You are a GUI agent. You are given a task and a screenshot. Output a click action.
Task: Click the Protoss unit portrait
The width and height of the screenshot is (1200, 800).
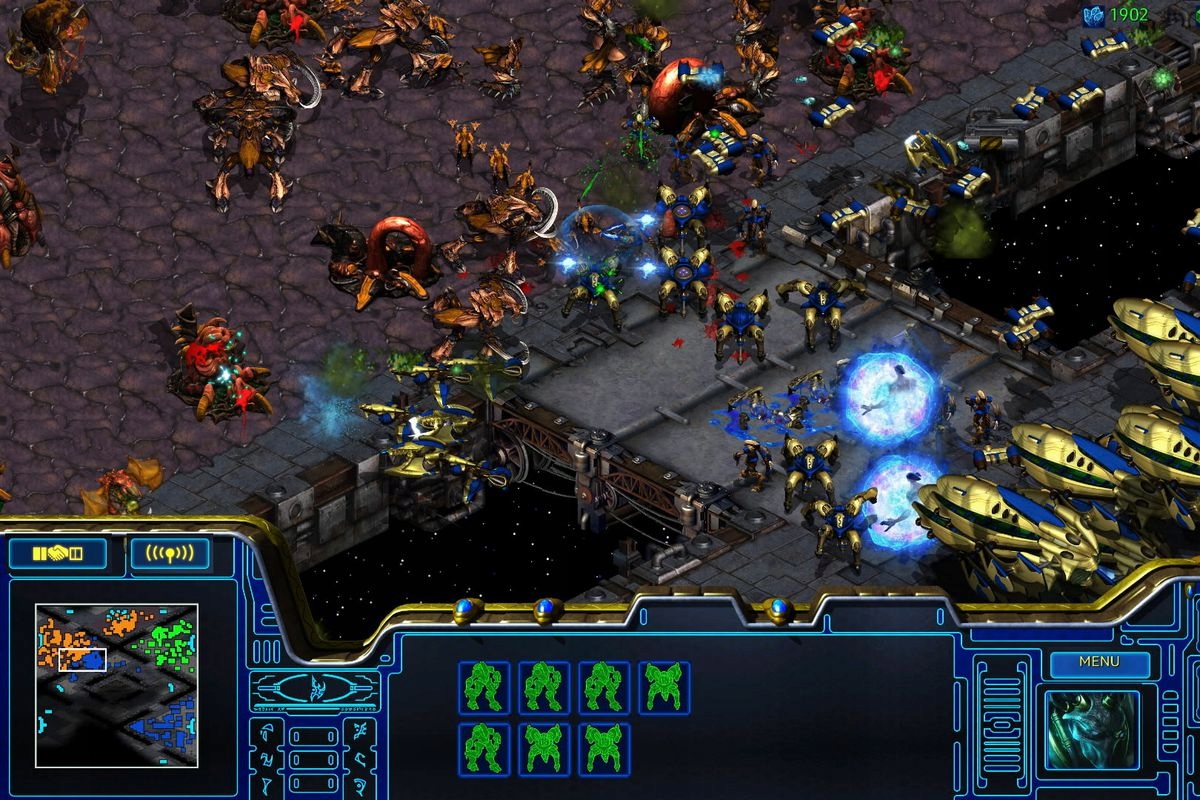1092,729
